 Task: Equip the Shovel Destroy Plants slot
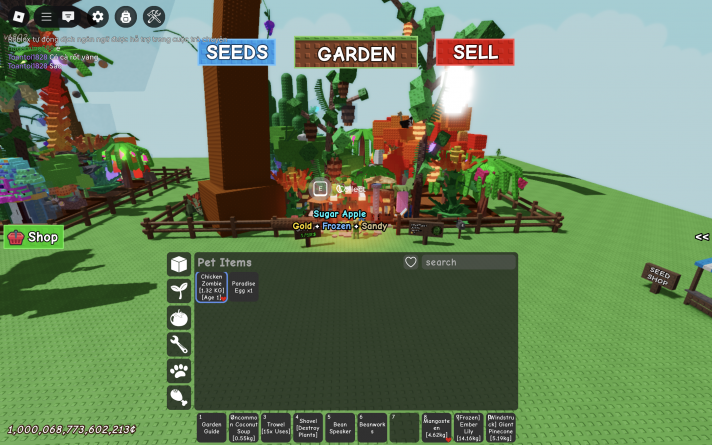pyautogui.click(x=308, y=428)
